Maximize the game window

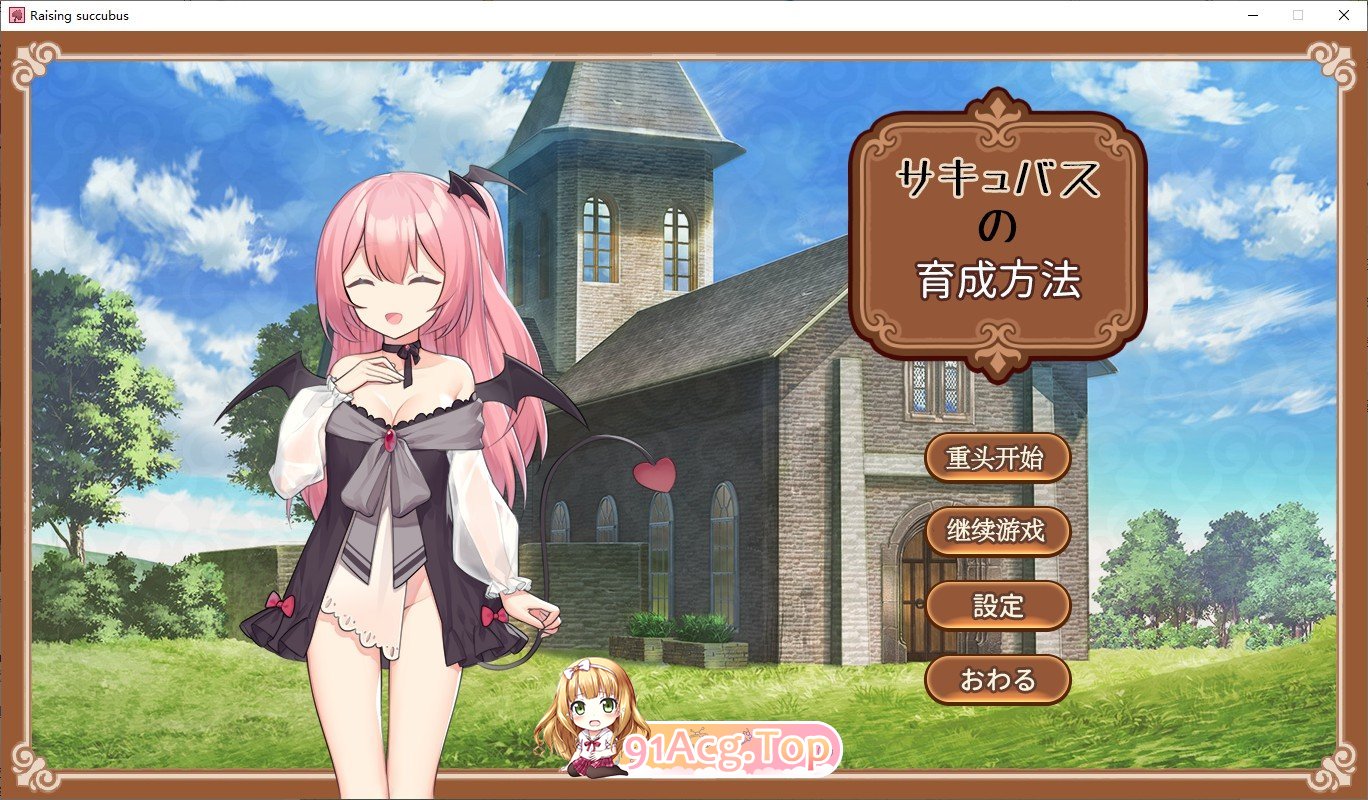1297,15
